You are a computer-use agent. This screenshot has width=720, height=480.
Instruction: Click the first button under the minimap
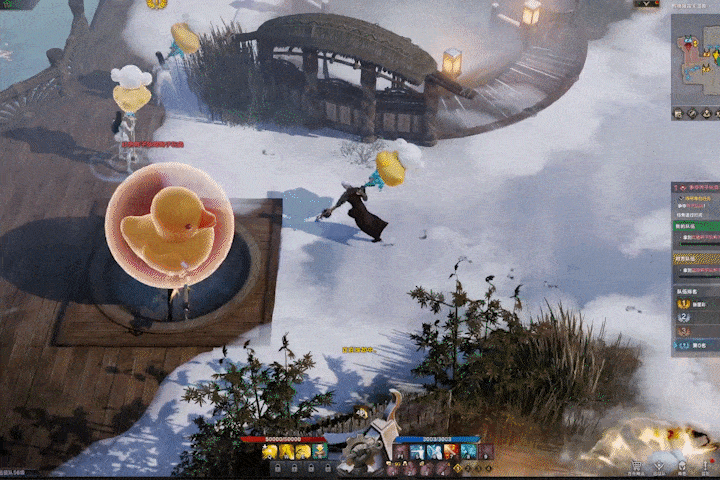pyautogui.click(x=679, y=113)
